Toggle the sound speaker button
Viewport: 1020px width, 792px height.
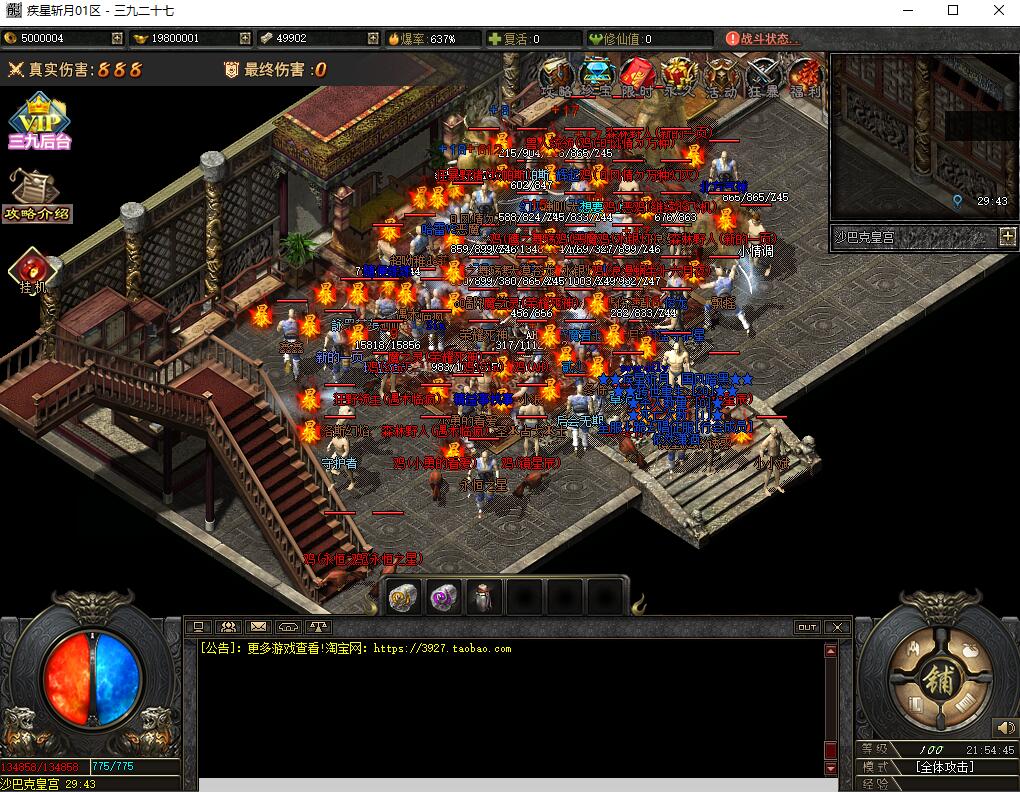(1004, 728)
